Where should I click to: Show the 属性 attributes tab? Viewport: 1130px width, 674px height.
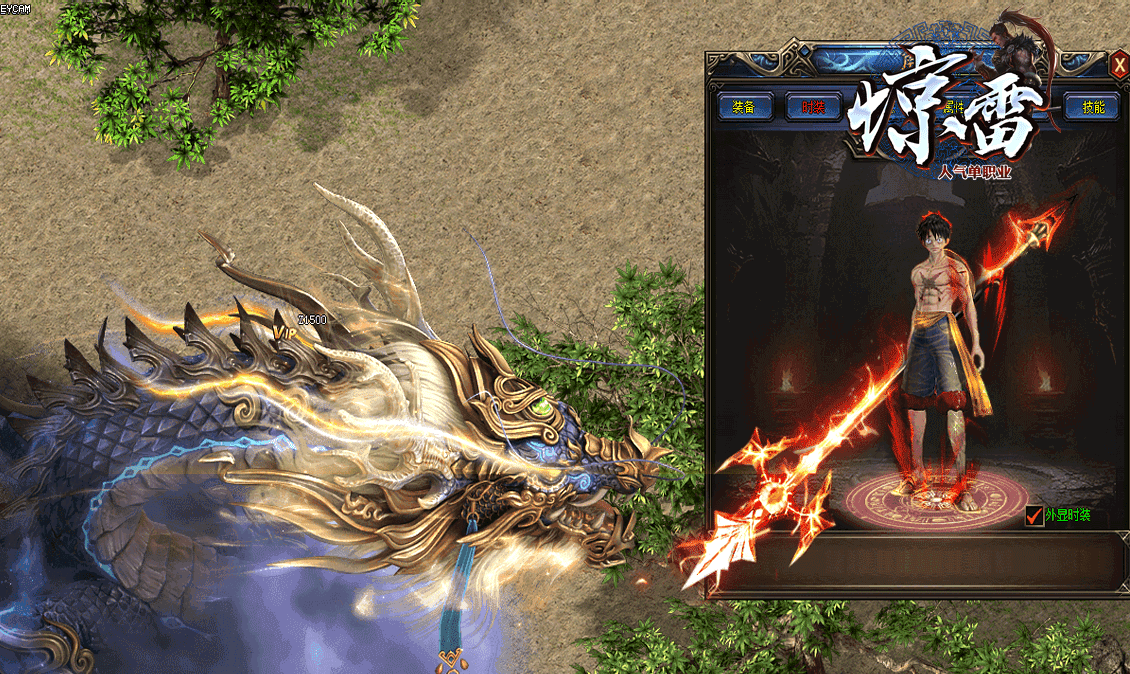[x=953, y=106]
